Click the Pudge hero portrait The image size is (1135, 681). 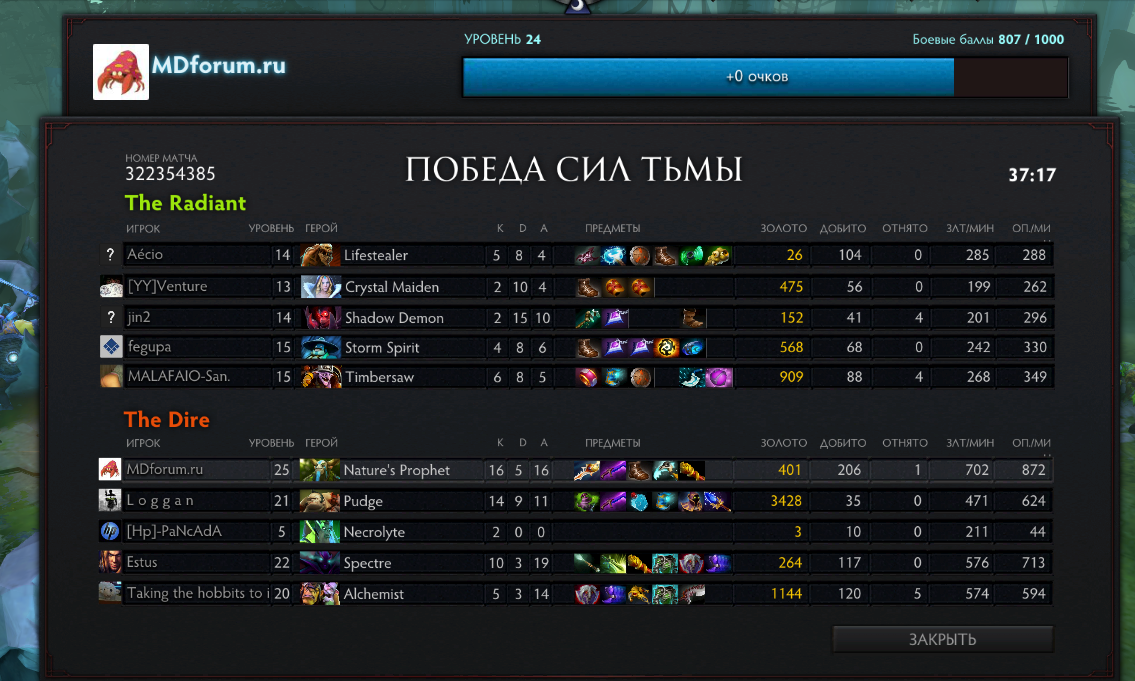pos(320,500)
